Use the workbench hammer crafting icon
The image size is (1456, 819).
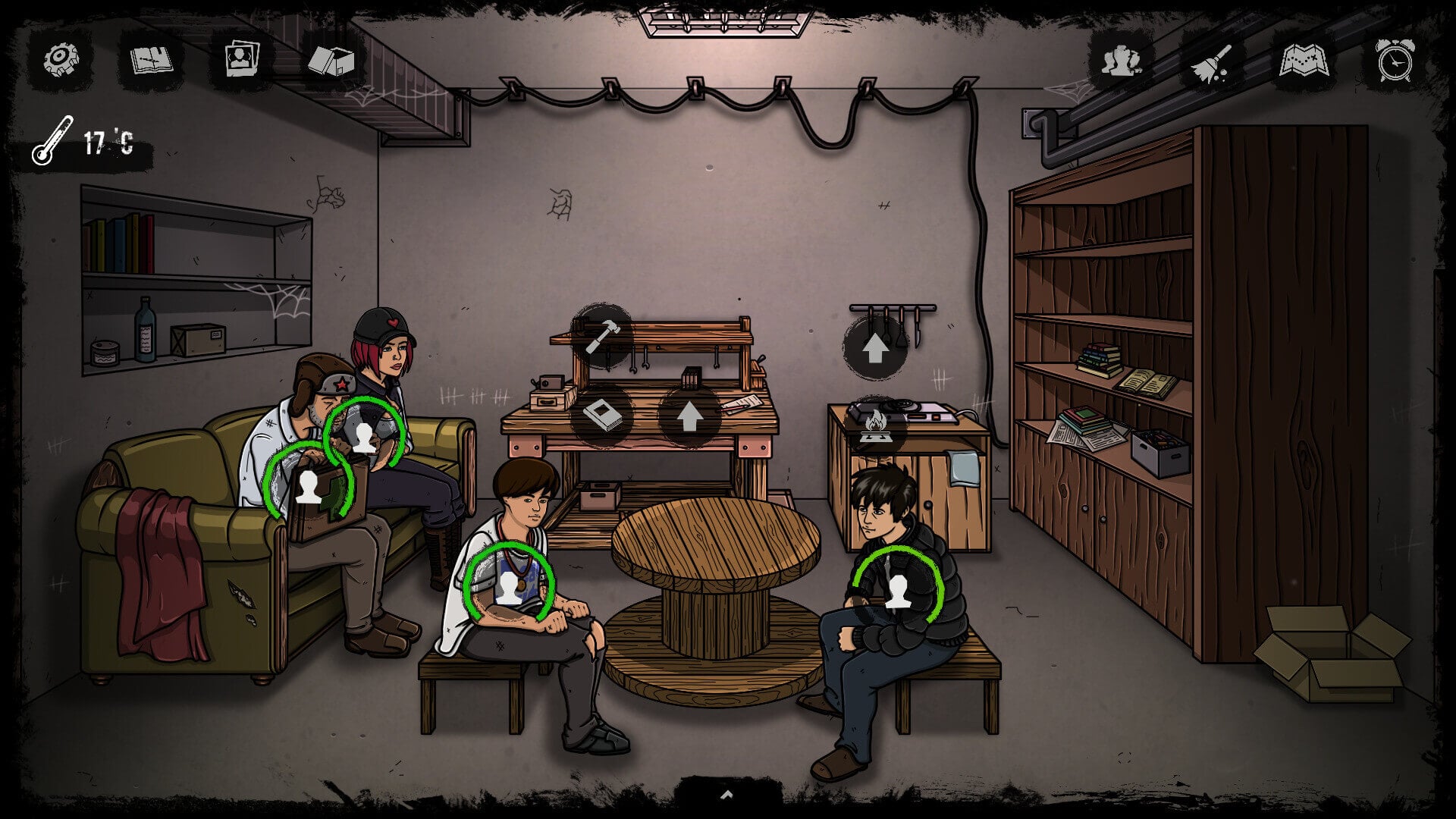[x=603, y=336]
